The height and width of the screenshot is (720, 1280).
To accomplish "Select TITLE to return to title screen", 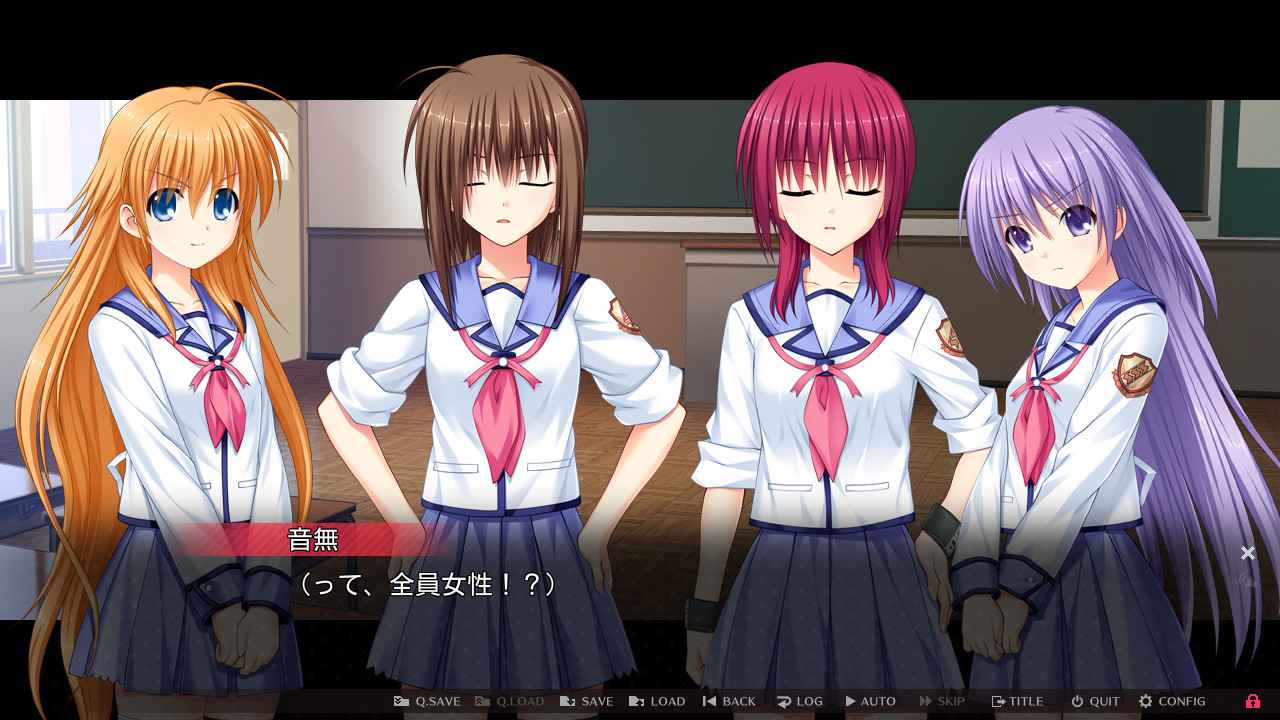I will pyautogui.click(x=1017, y=701).
